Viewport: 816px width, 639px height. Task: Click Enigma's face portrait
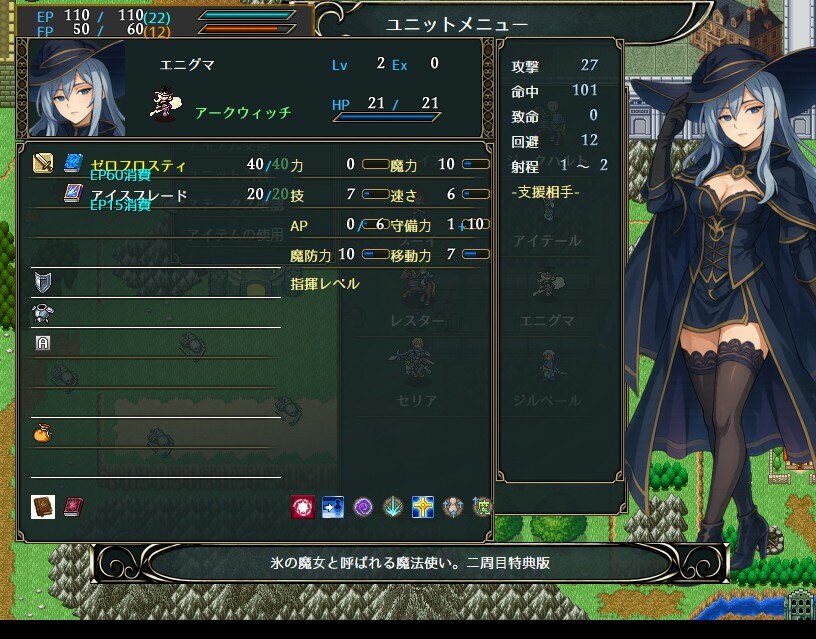click(77, 92)
